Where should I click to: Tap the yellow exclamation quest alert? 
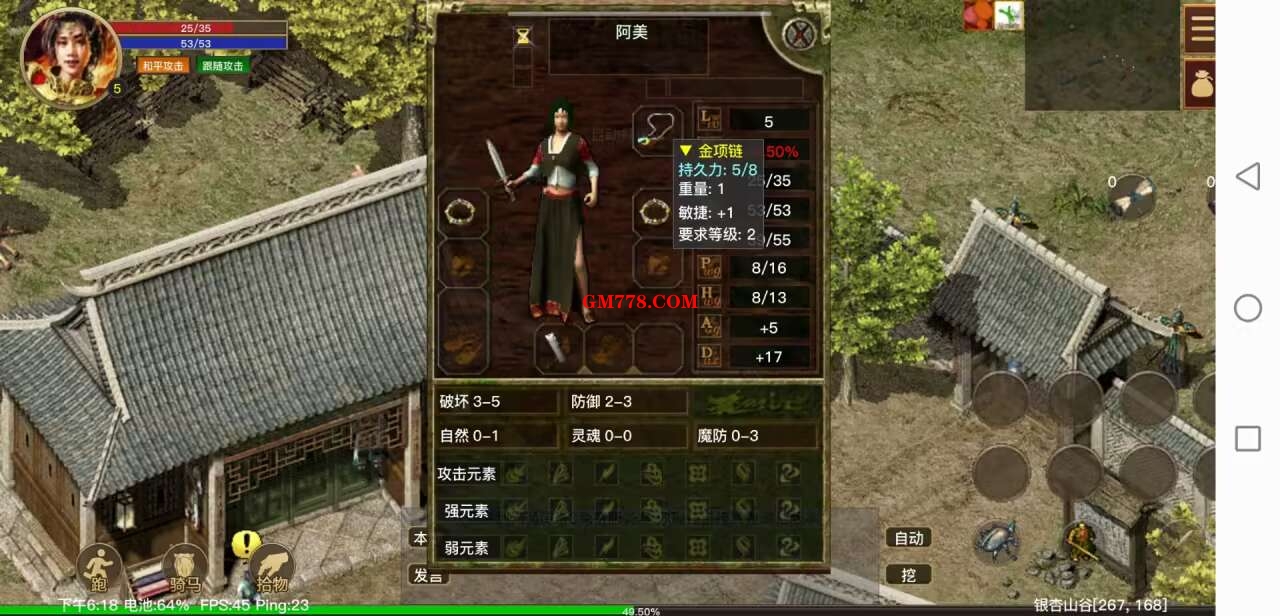pyautogui.click(x=245, y=544)
